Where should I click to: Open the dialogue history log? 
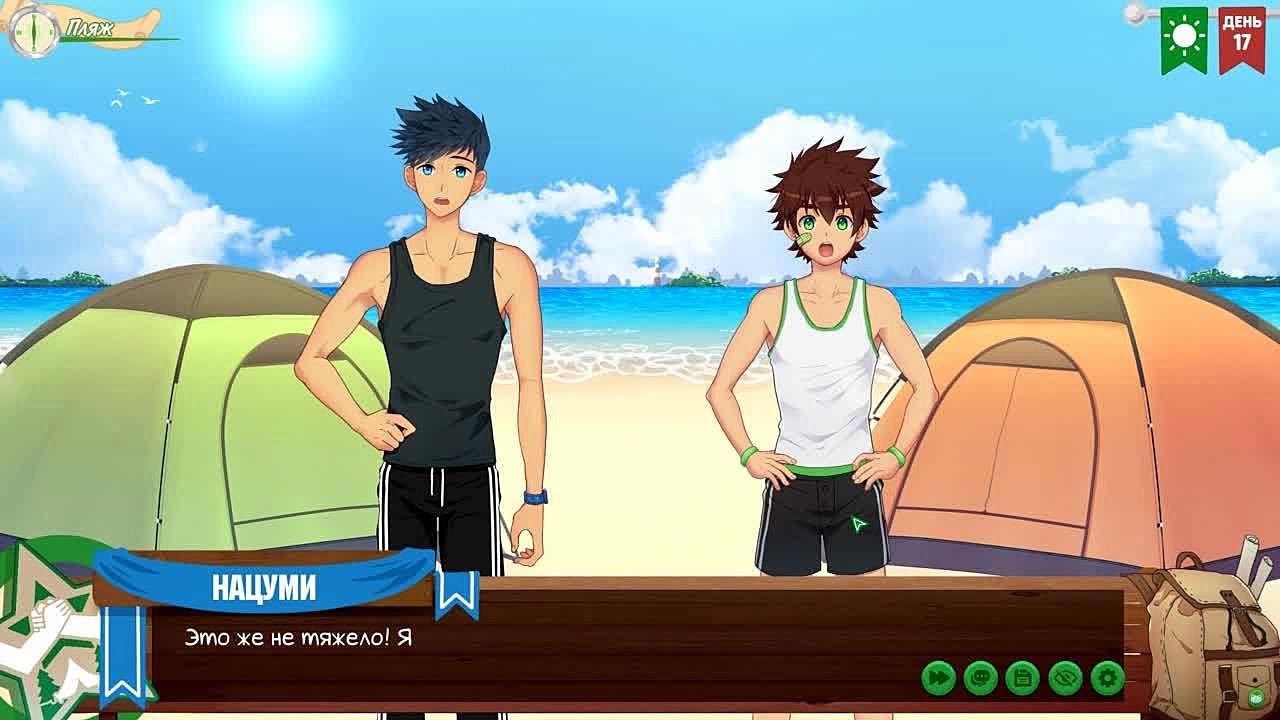tap(980, 678)
